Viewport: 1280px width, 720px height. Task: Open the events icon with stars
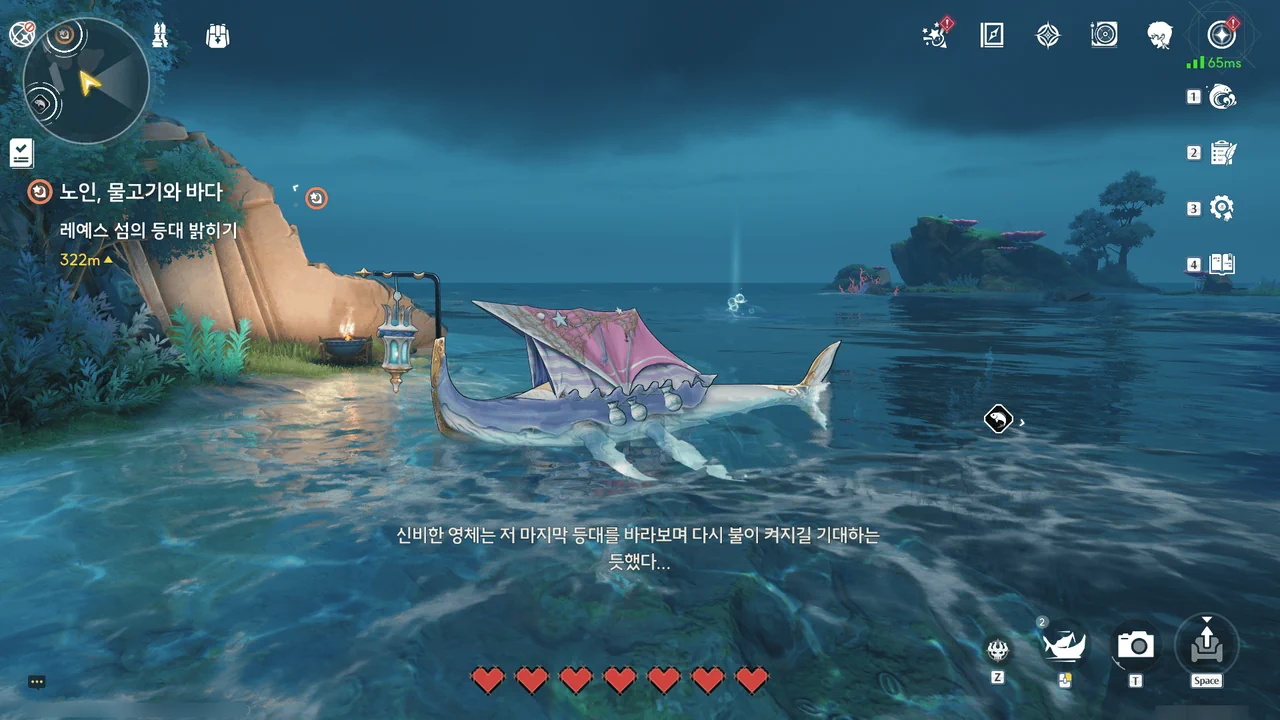[x=935, y=36]
